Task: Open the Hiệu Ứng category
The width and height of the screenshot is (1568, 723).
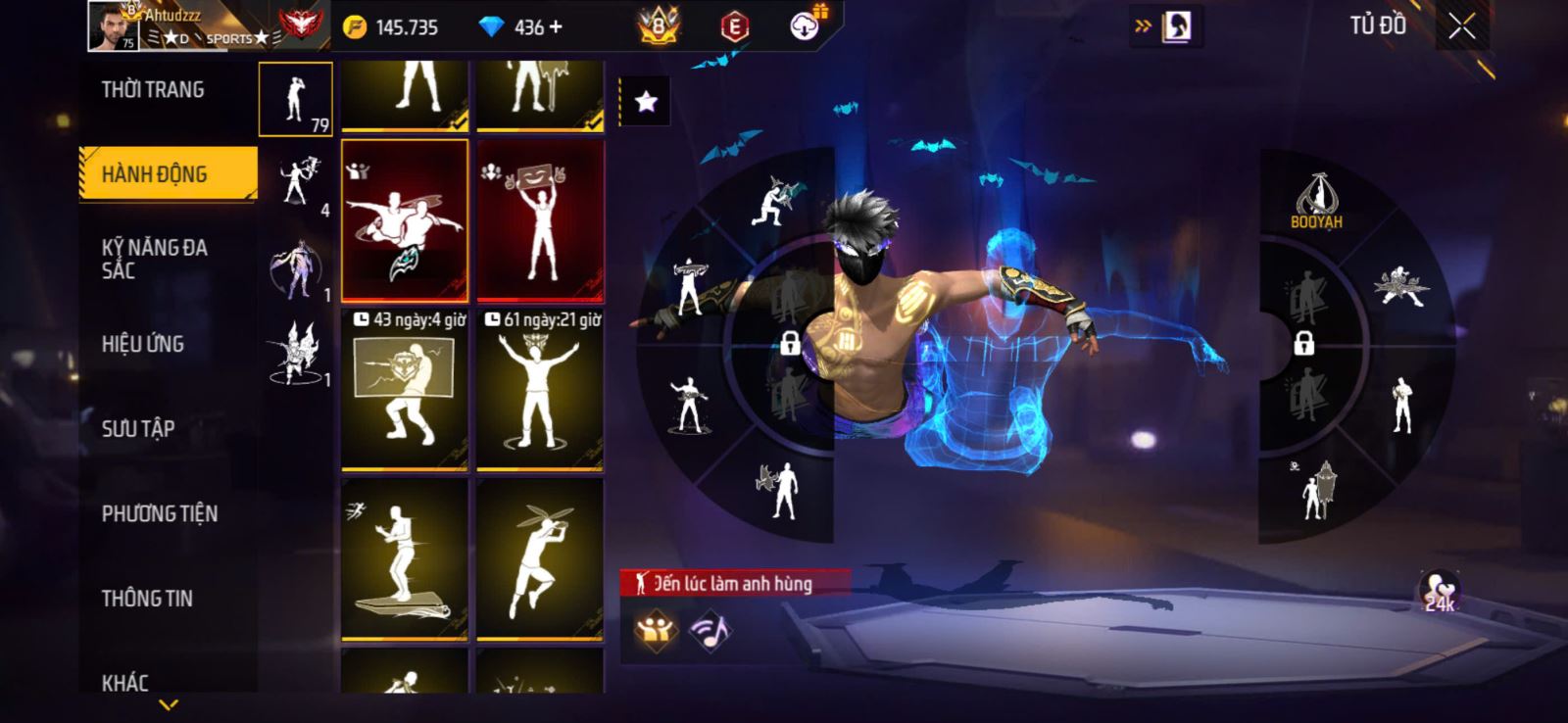Action: click(x=143, y=344)
